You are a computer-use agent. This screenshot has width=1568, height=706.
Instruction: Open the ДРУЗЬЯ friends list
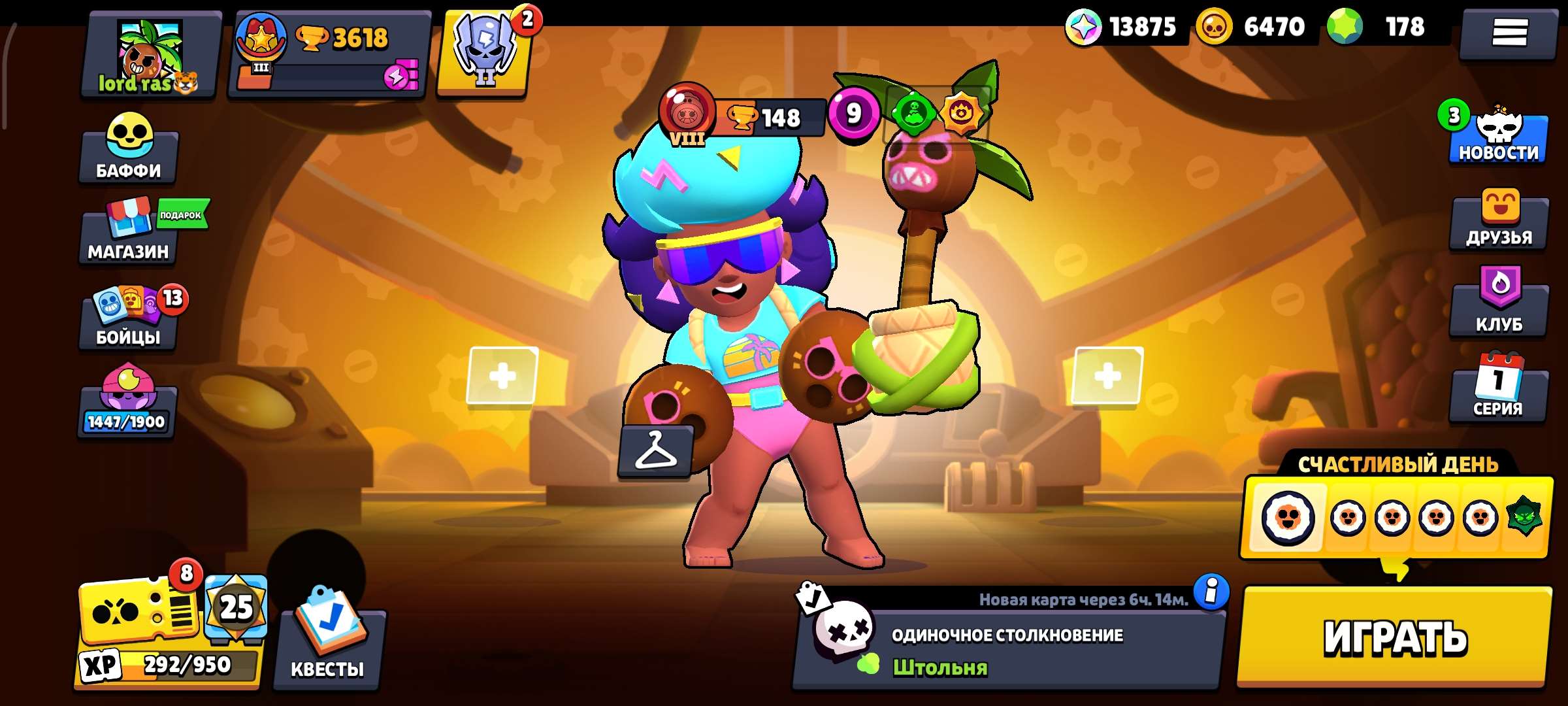(1497, 227)
